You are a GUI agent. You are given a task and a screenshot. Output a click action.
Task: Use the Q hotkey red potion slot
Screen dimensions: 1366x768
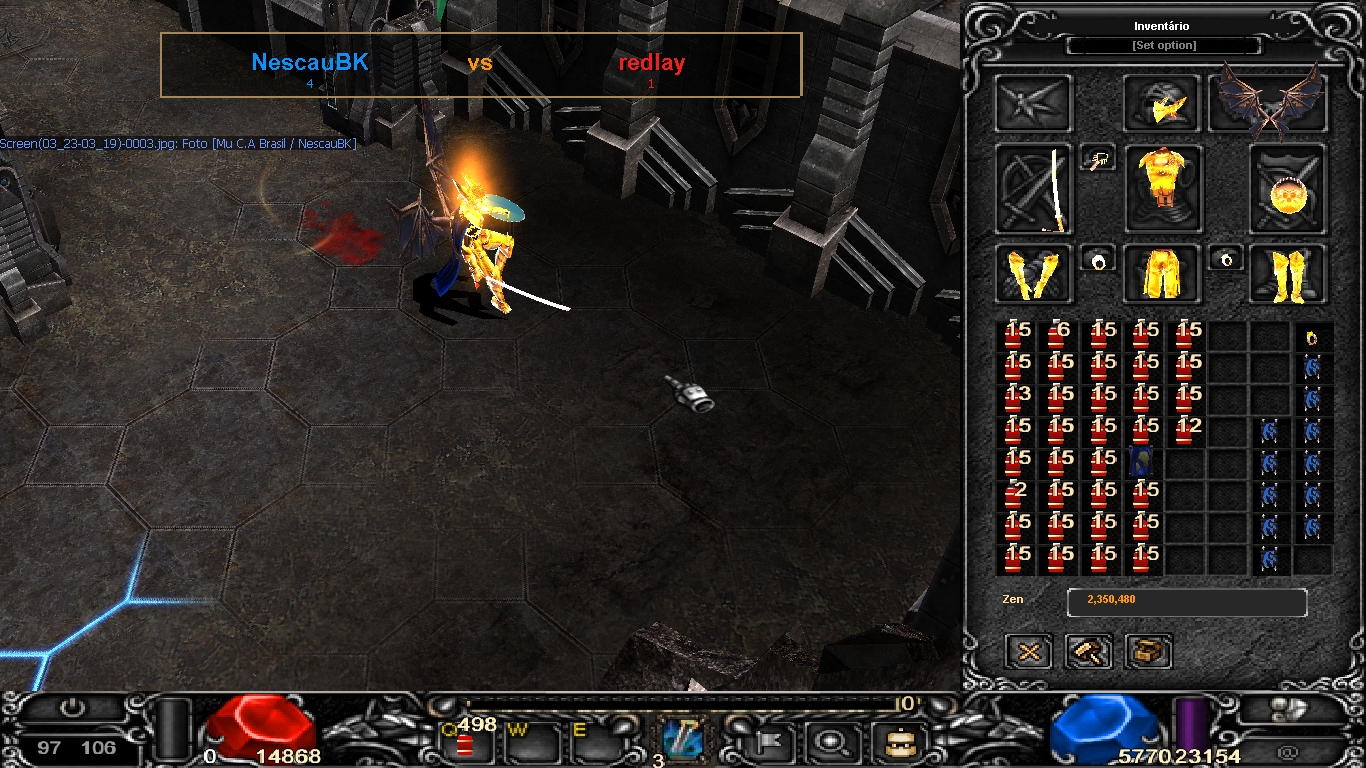click(467, 742)
